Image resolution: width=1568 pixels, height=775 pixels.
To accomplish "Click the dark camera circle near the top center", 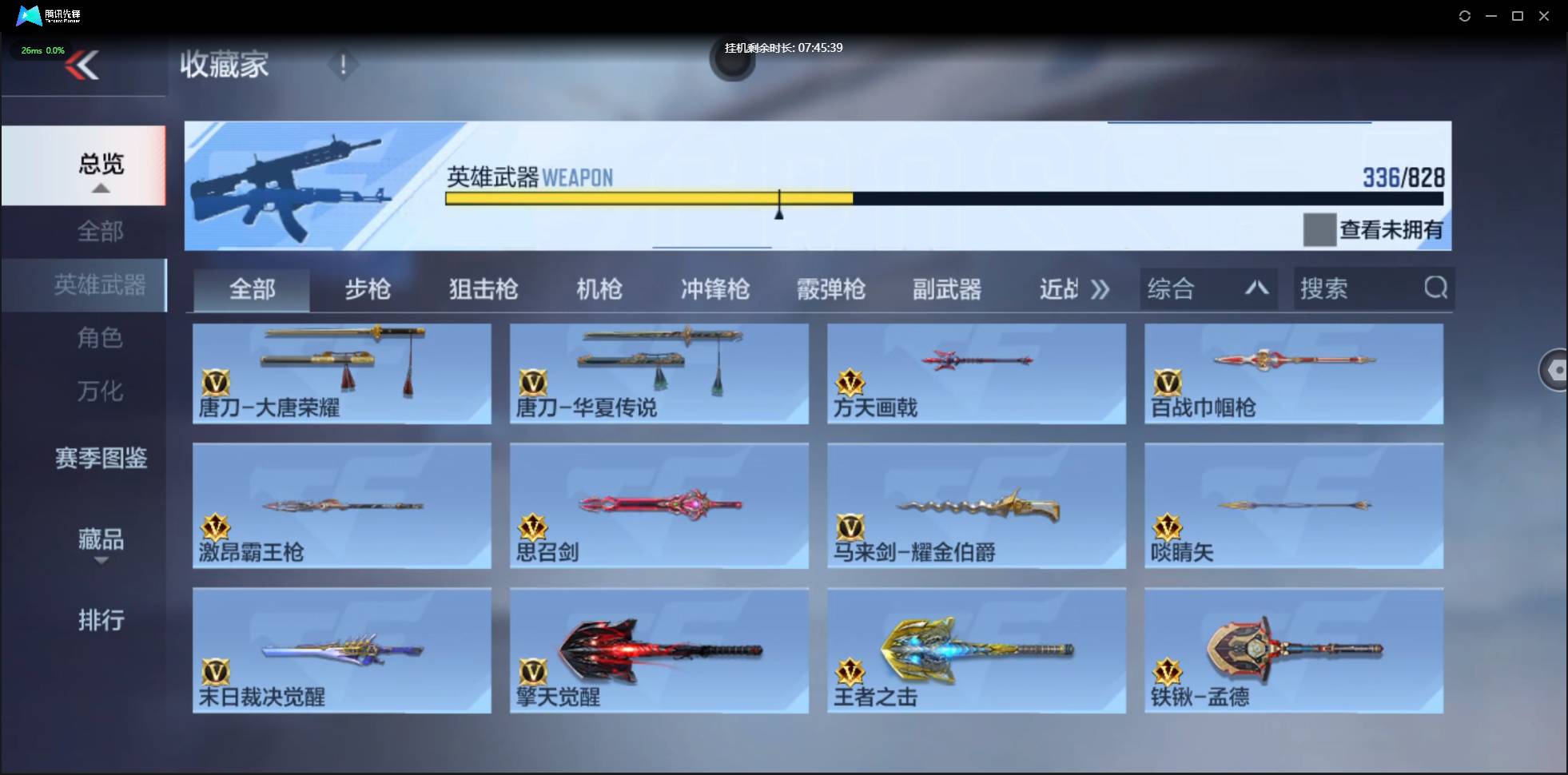I will click(734, 62).
